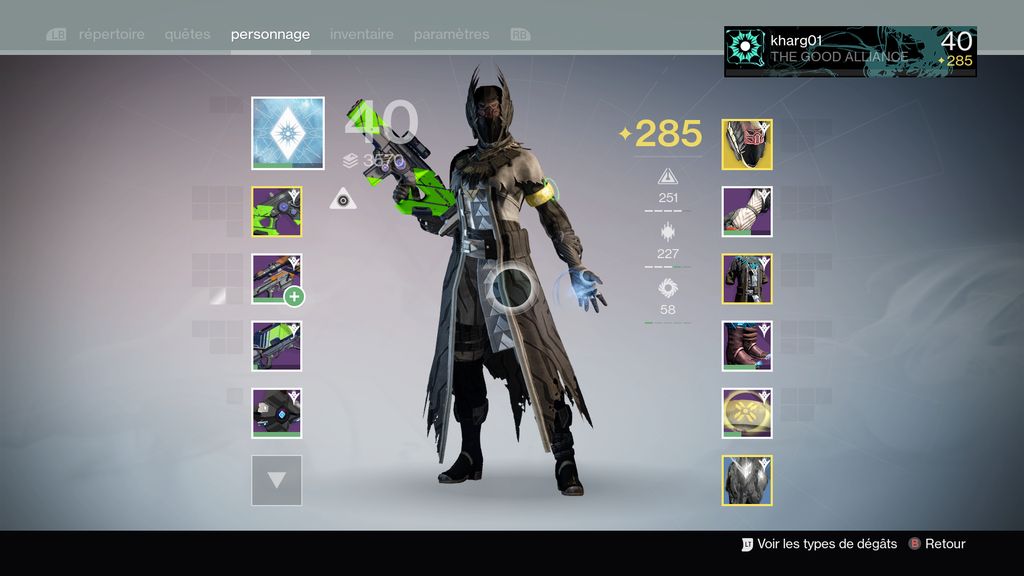Select the silver artifact slot

(x=747, y=480)
